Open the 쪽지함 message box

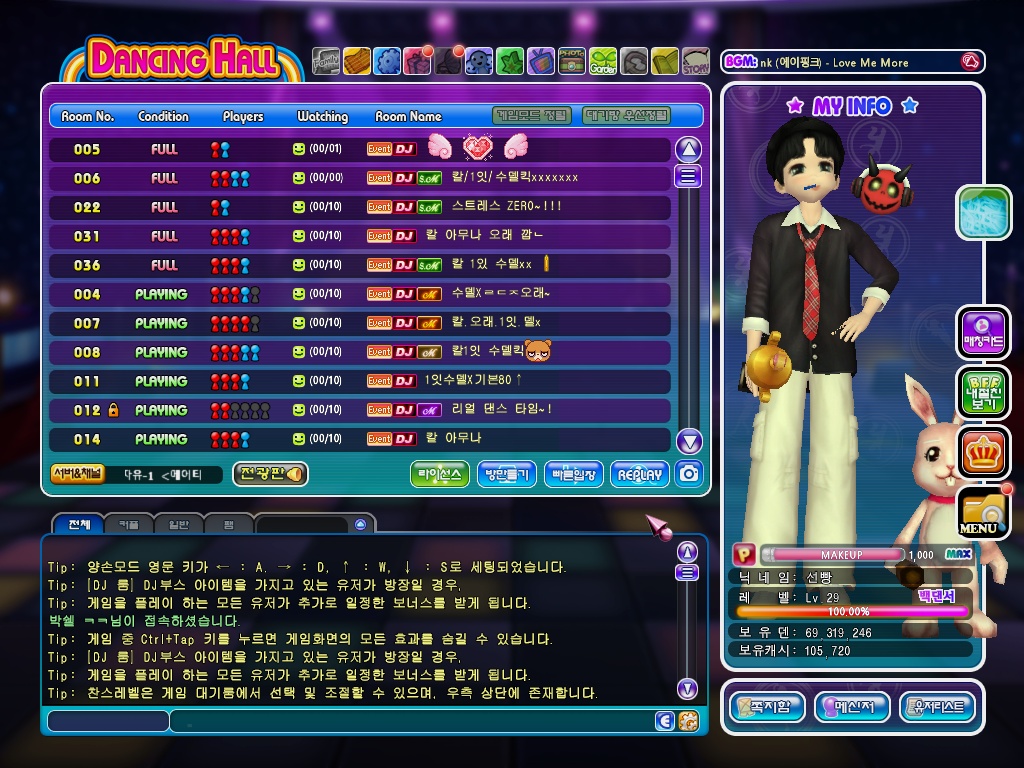click(x=767, y=708)
